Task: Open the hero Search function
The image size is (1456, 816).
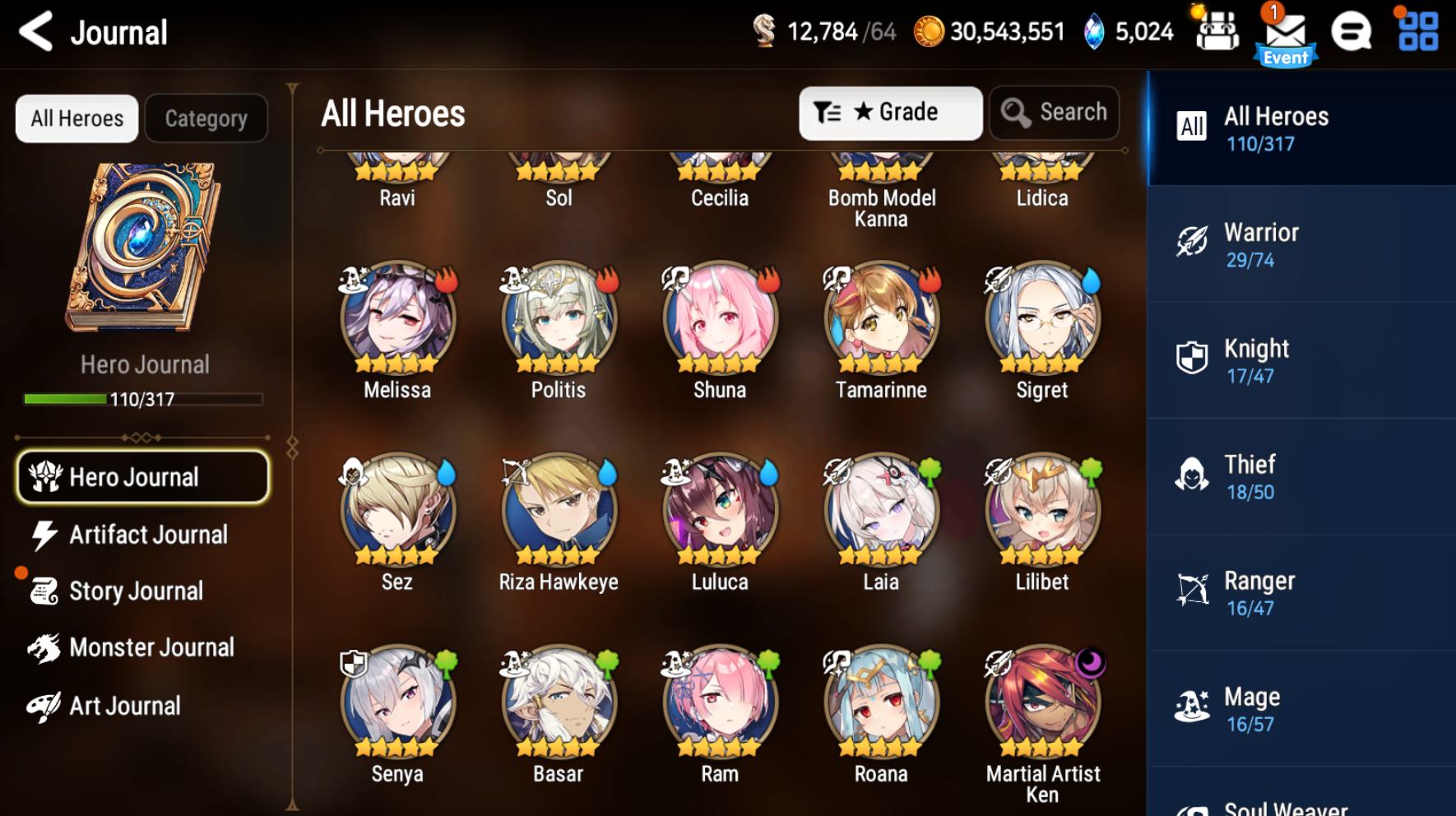Action: click(1054, 112)
